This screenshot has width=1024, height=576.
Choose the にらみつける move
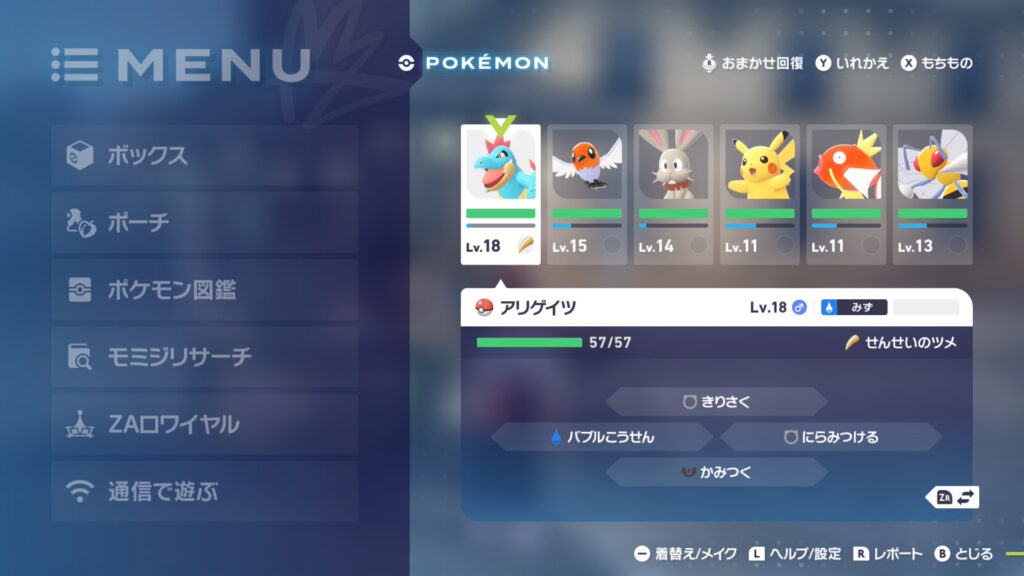coord(831,437)
